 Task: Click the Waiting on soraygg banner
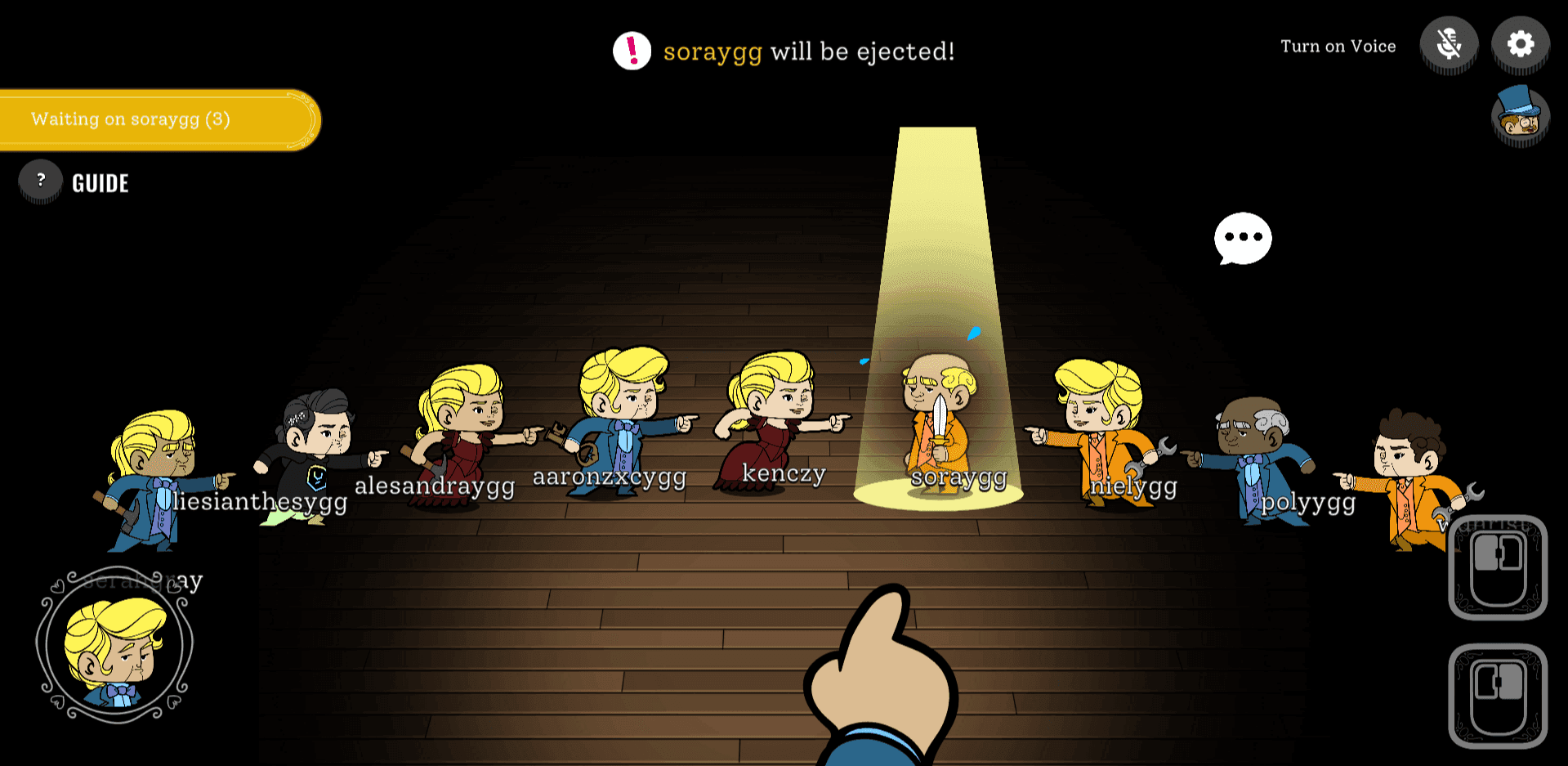(x=155, y=119)
